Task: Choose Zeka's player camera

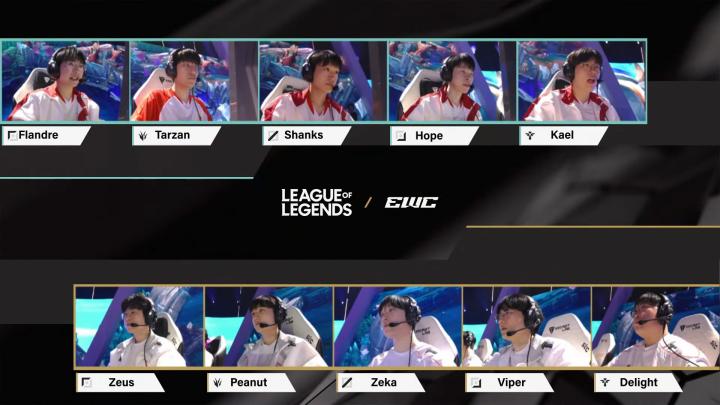Action: pyautogui.click(x=397, y=327)
